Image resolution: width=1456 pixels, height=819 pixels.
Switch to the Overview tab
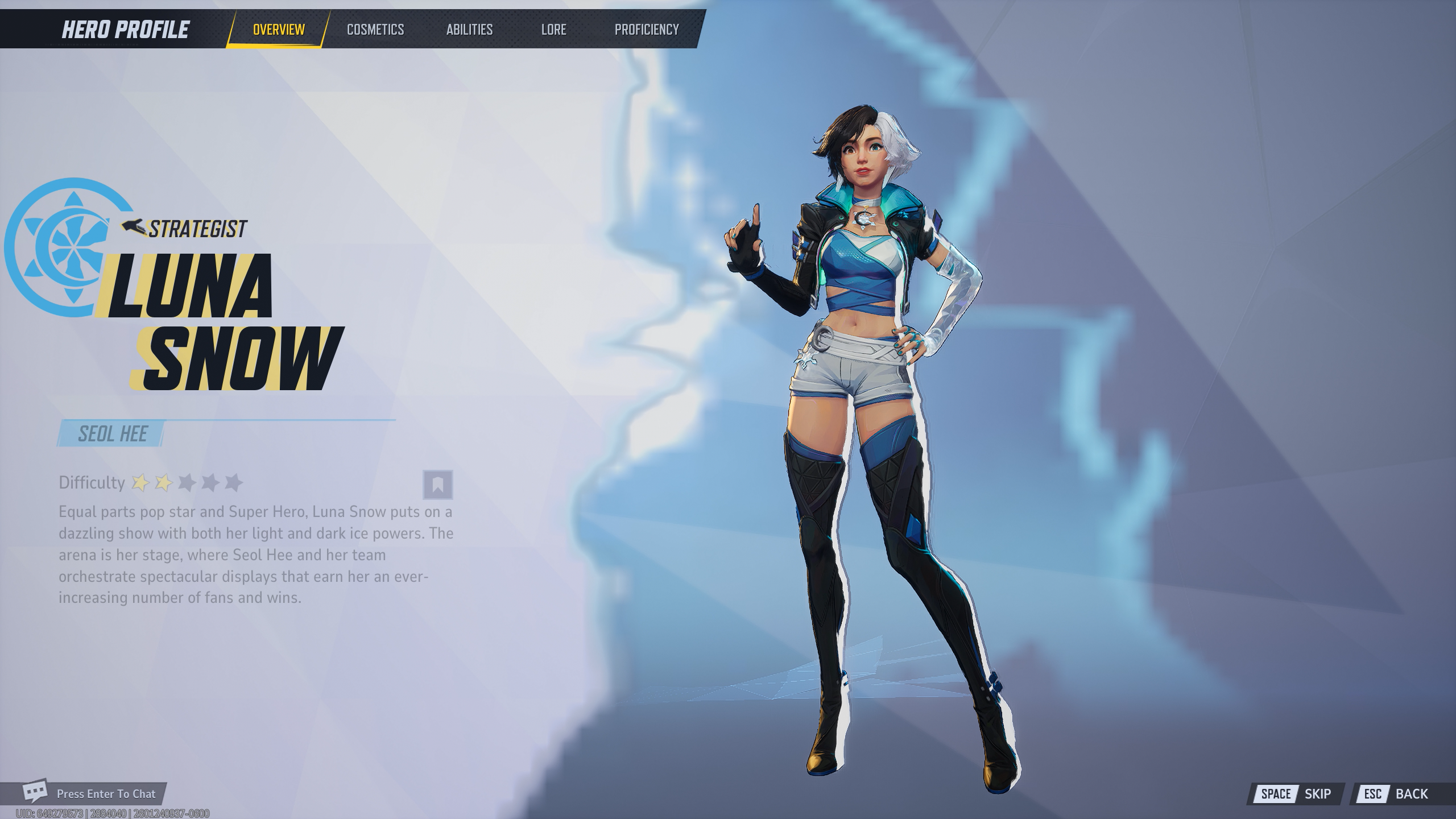pyautogui.click(x=279, y=30)
